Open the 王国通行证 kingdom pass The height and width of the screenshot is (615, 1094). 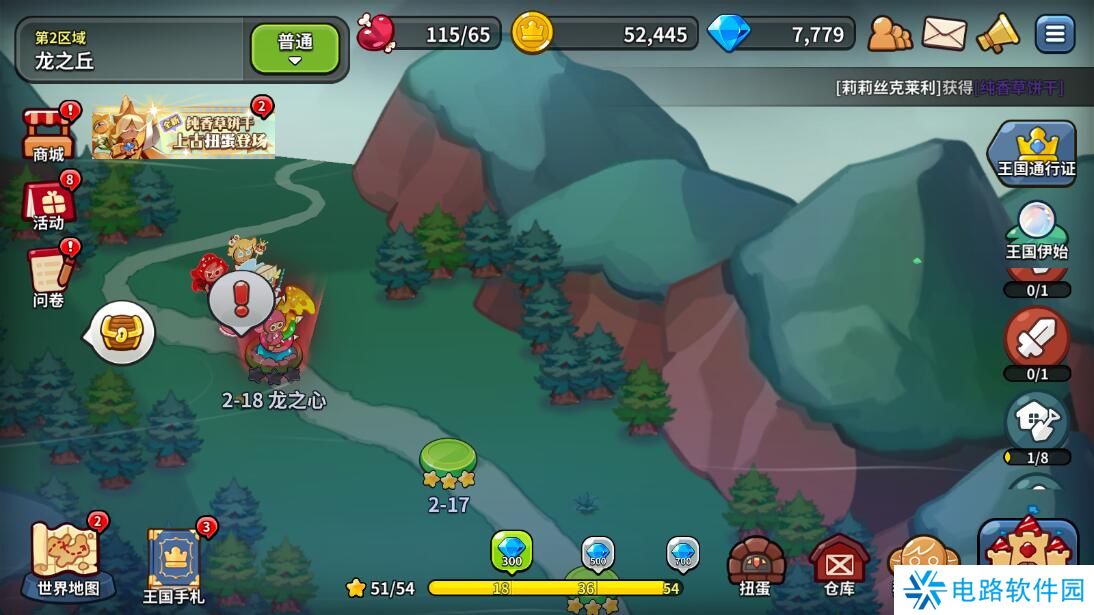[1036, 152]
